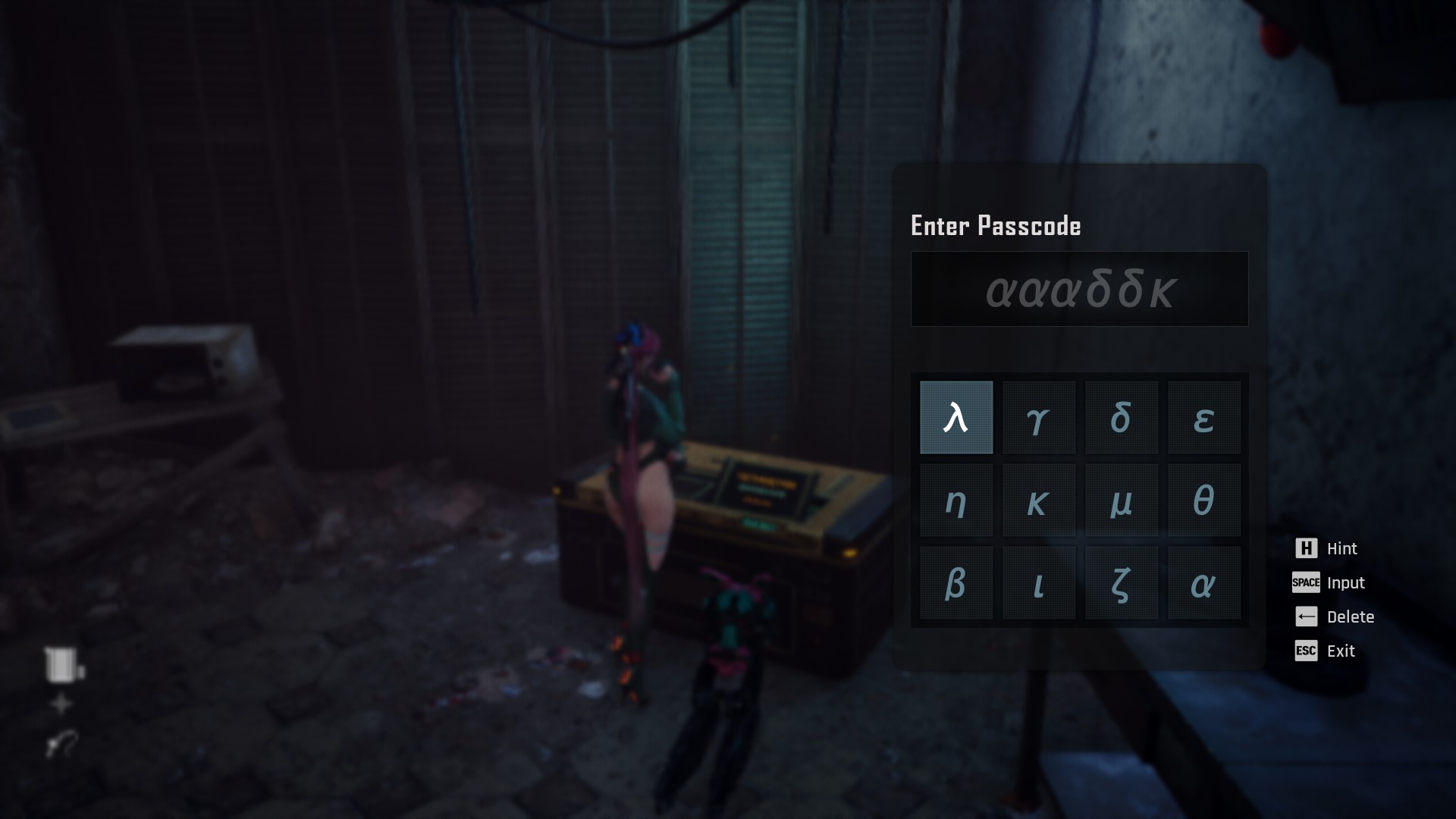The height and width of the screenshot is (819, 1456).
Task: Click the epsilon keypad key
Action: [x=1204, y=418]
